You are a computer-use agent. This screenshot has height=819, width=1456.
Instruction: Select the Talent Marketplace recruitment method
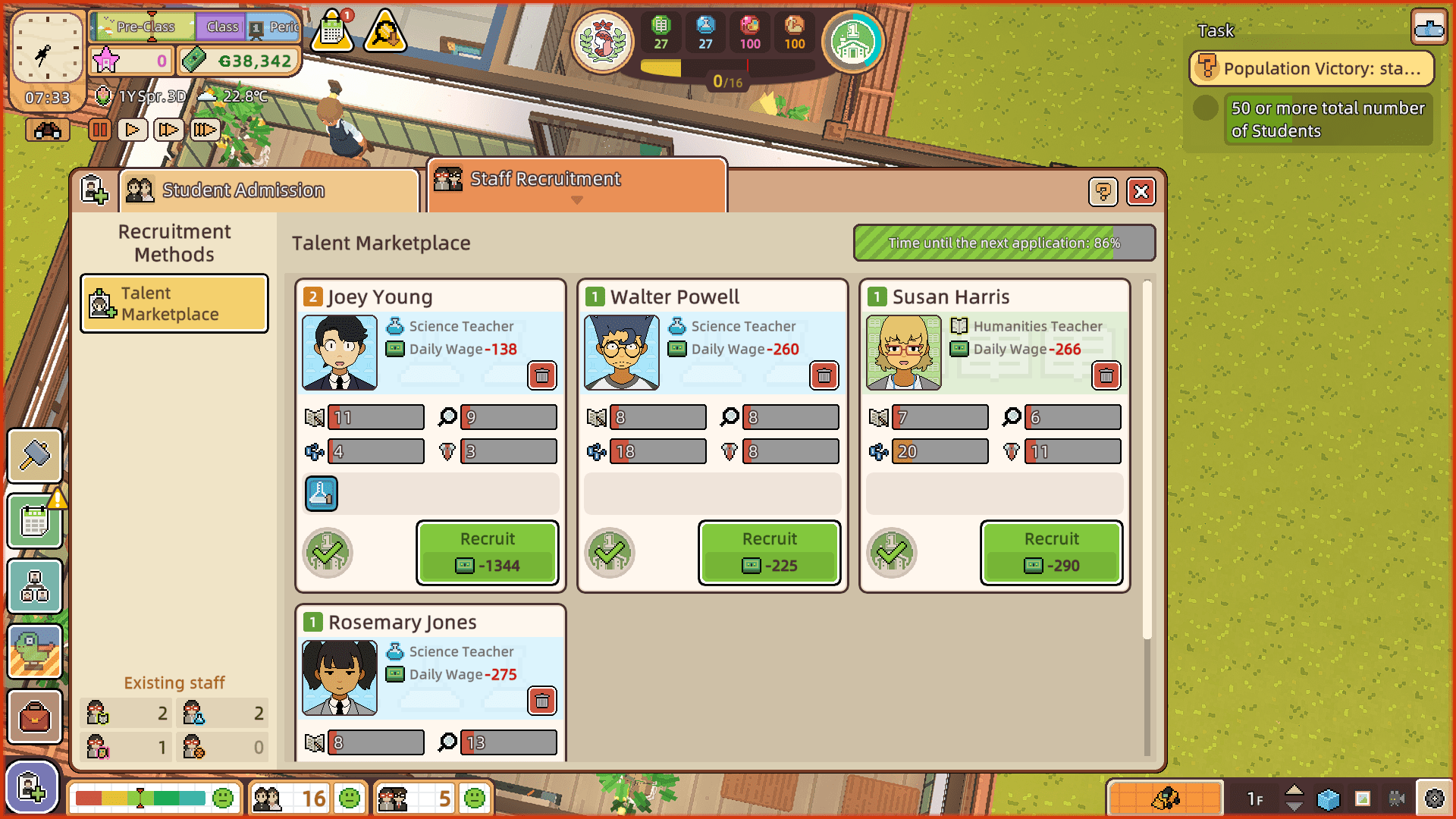[x=174, y=303]
